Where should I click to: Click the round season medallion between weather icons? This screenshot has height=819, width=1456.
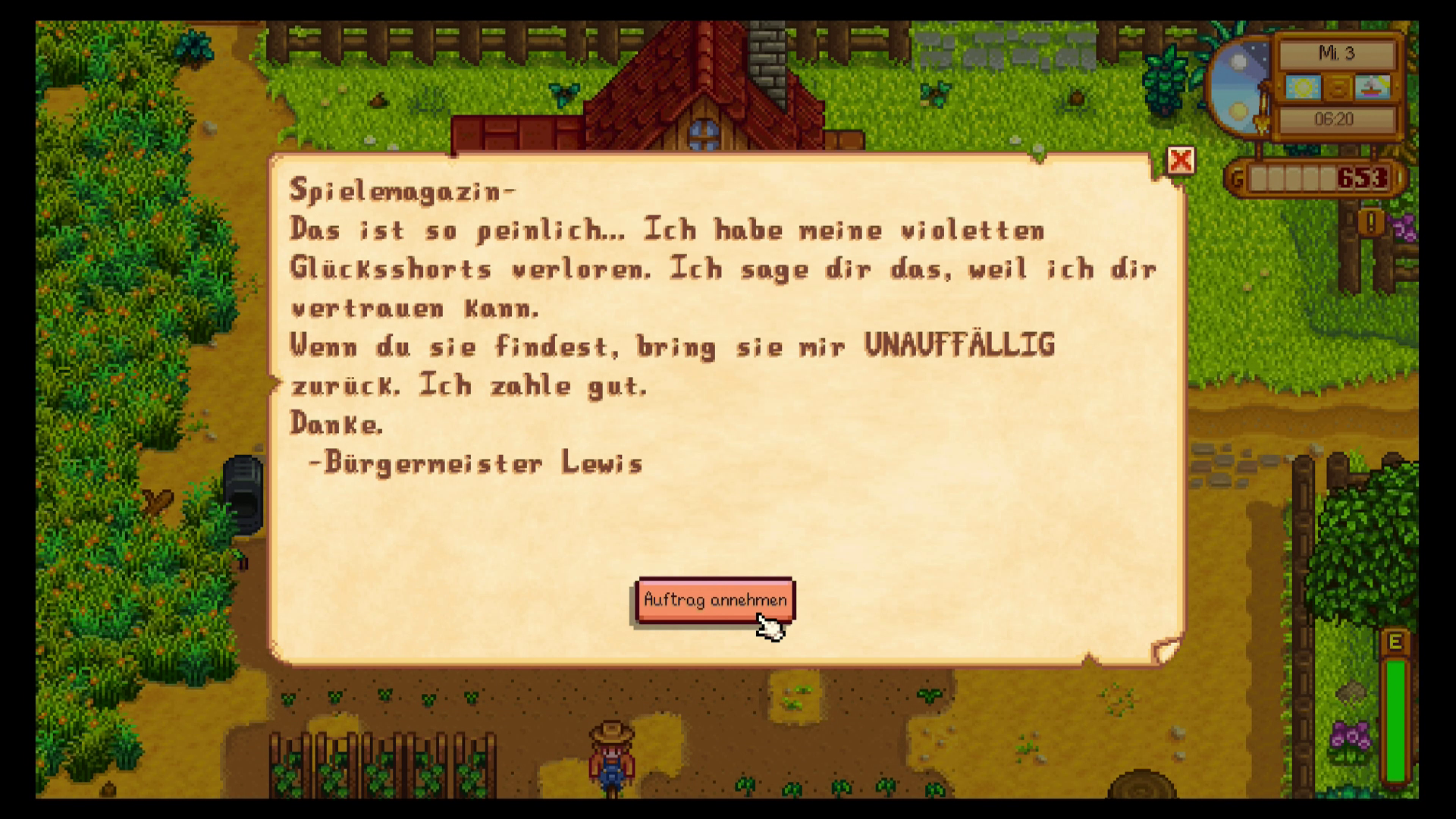[1338, 87]
